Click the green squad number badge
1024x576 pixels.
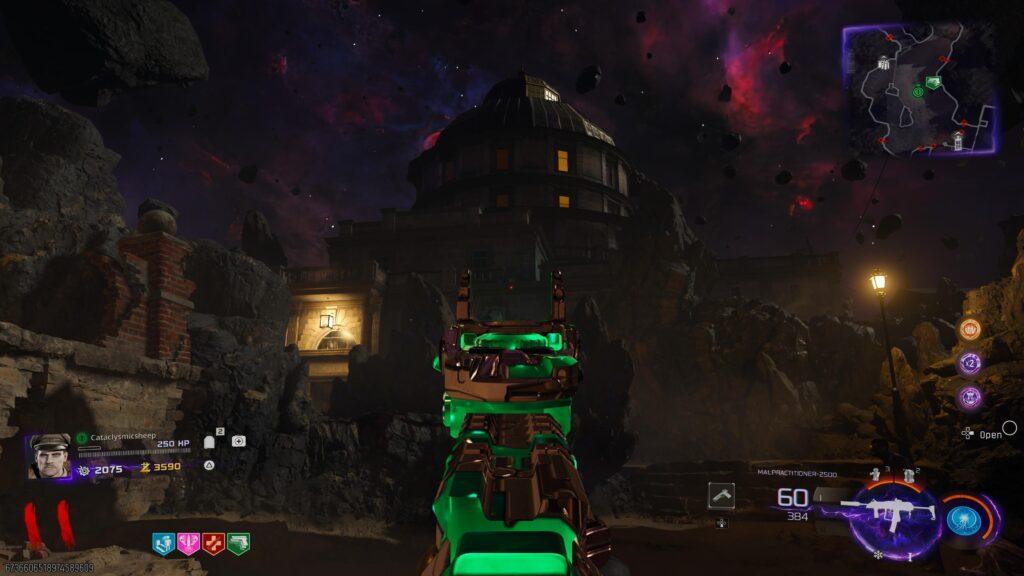pos(82,436)
